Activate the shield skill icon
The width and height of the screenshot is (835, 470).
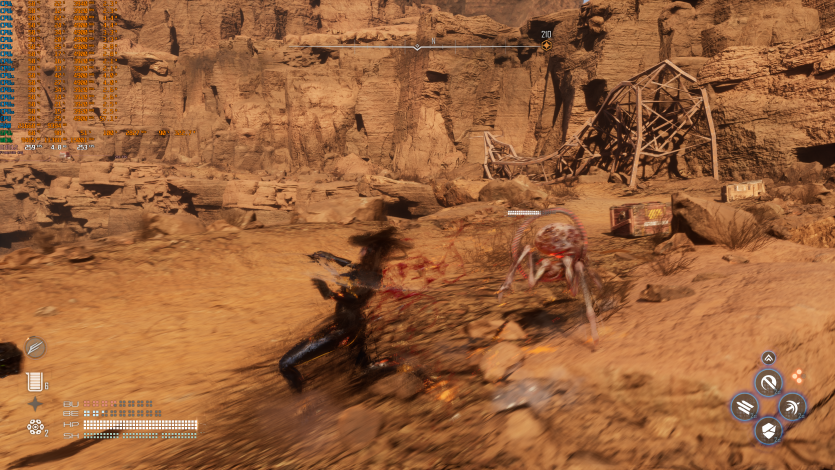768,430
